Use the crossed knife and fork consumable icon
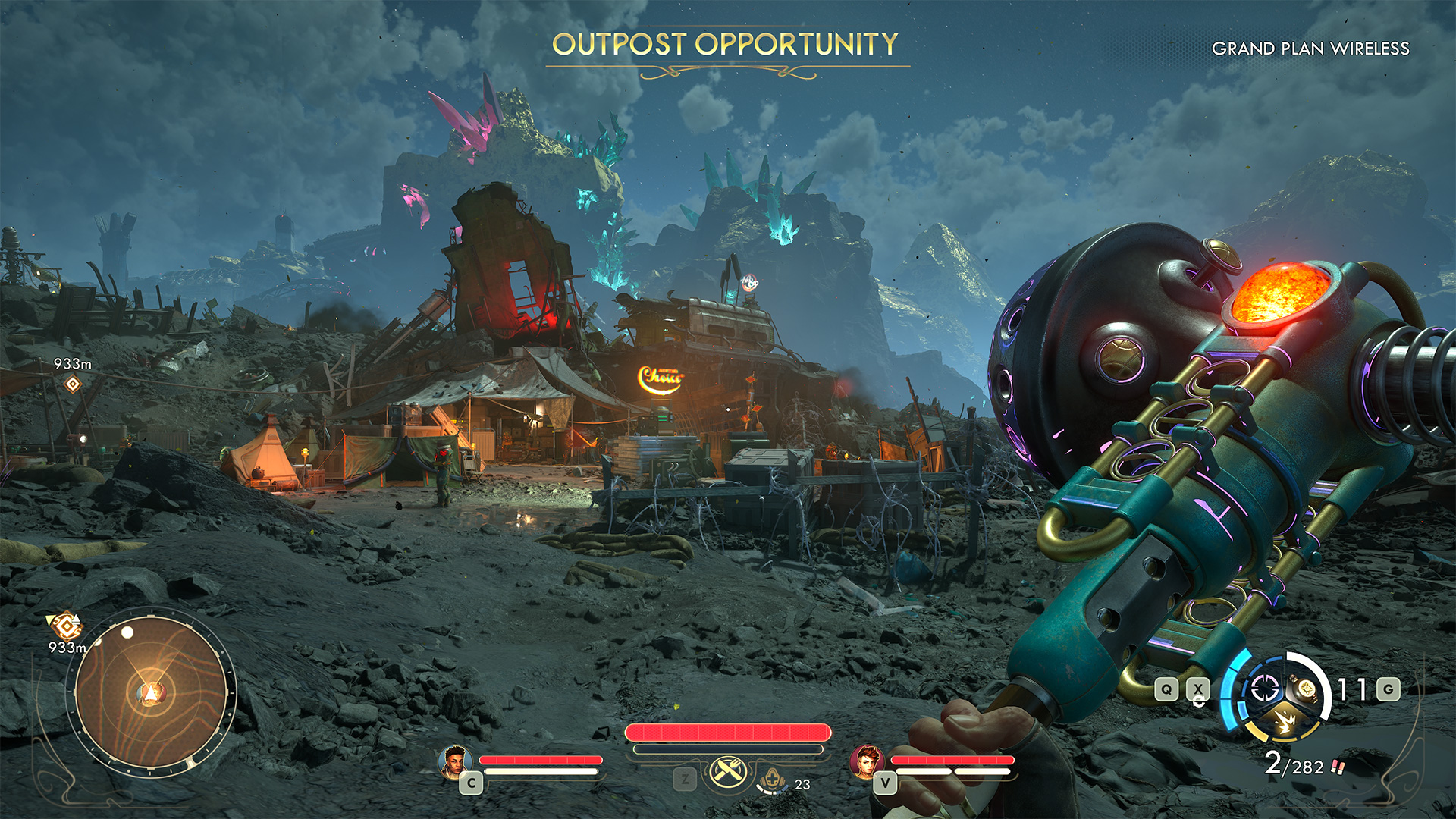The image size is (1456, 819). click(728, 772)
